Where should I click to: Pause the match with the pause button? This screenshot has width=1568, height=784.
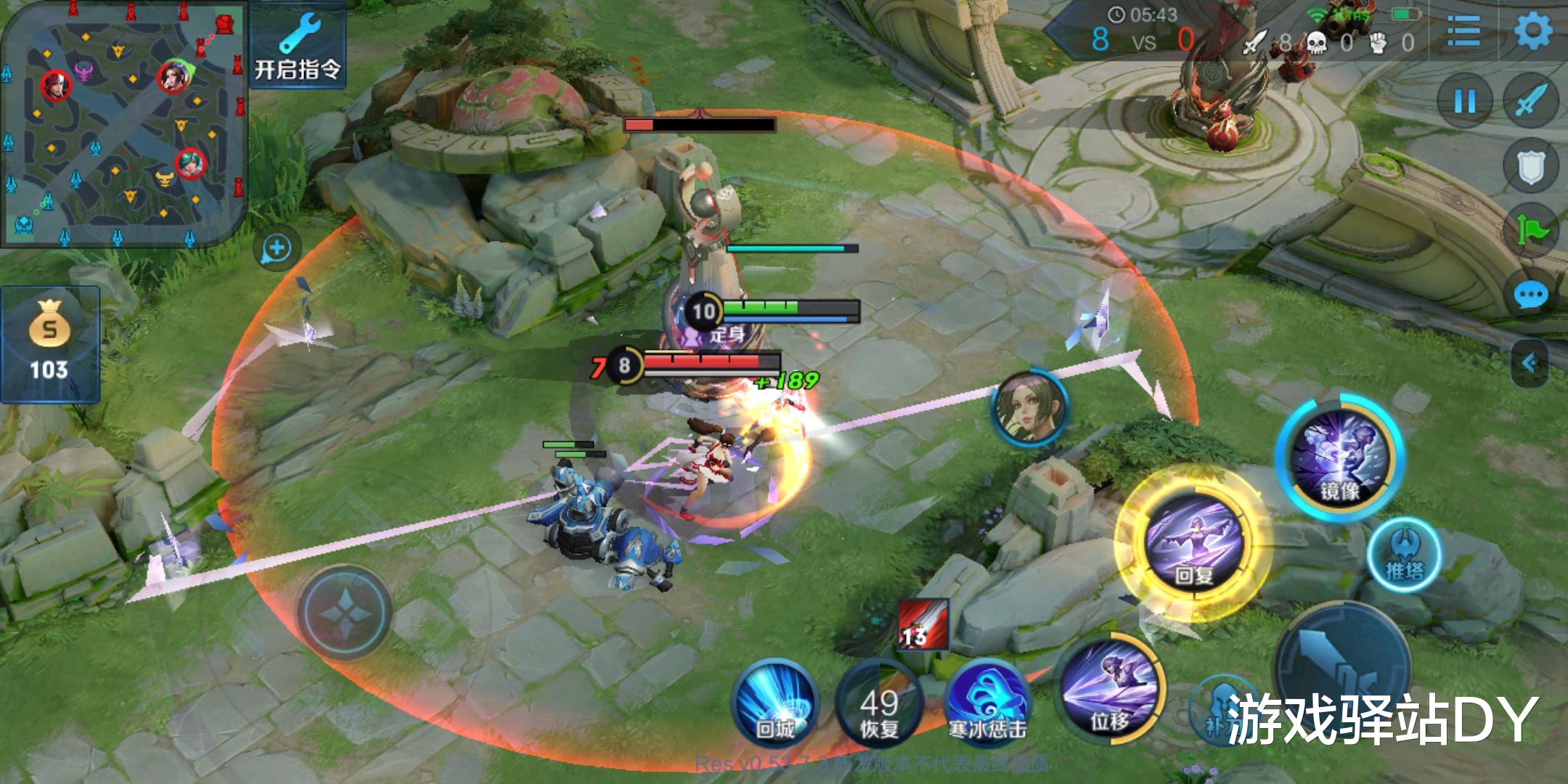1465,102
